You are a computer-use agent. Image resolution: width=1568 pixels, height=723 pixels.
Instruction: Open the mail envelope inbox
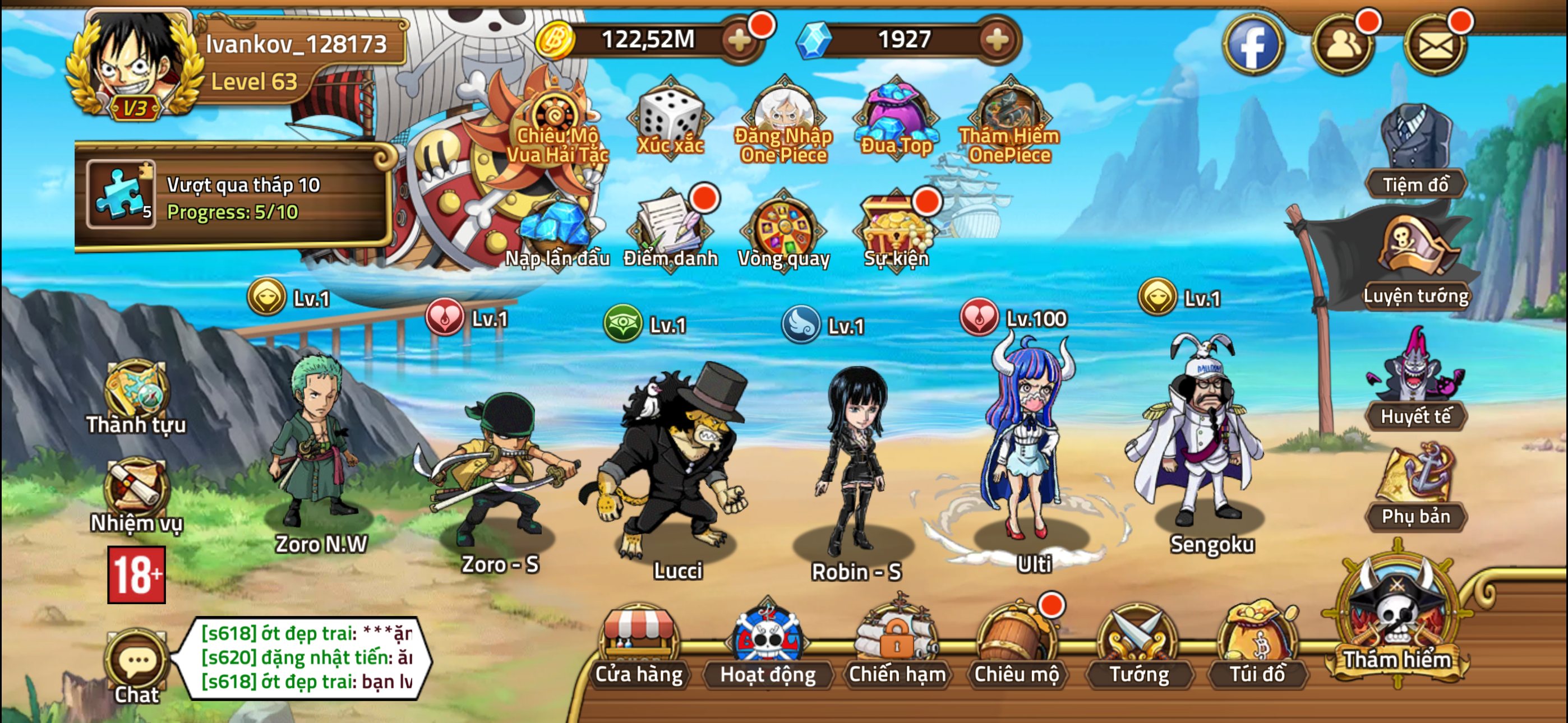pyautogui.click(x=1435, y=44)
